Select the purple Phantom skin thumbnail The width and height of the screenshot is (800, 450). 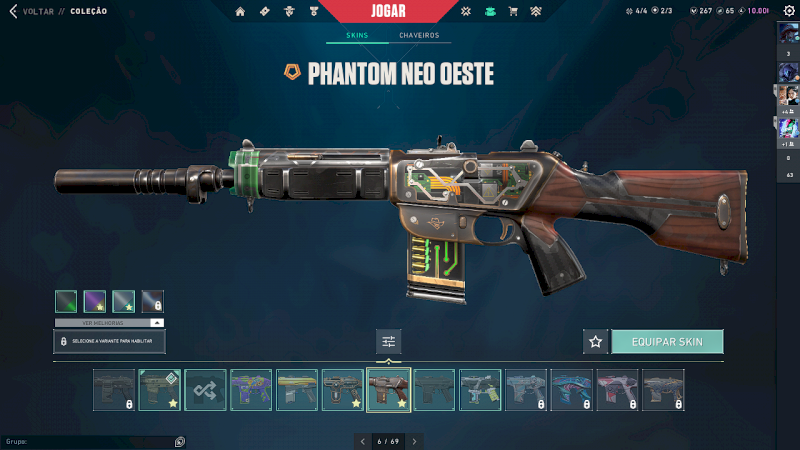coord(251,390)
